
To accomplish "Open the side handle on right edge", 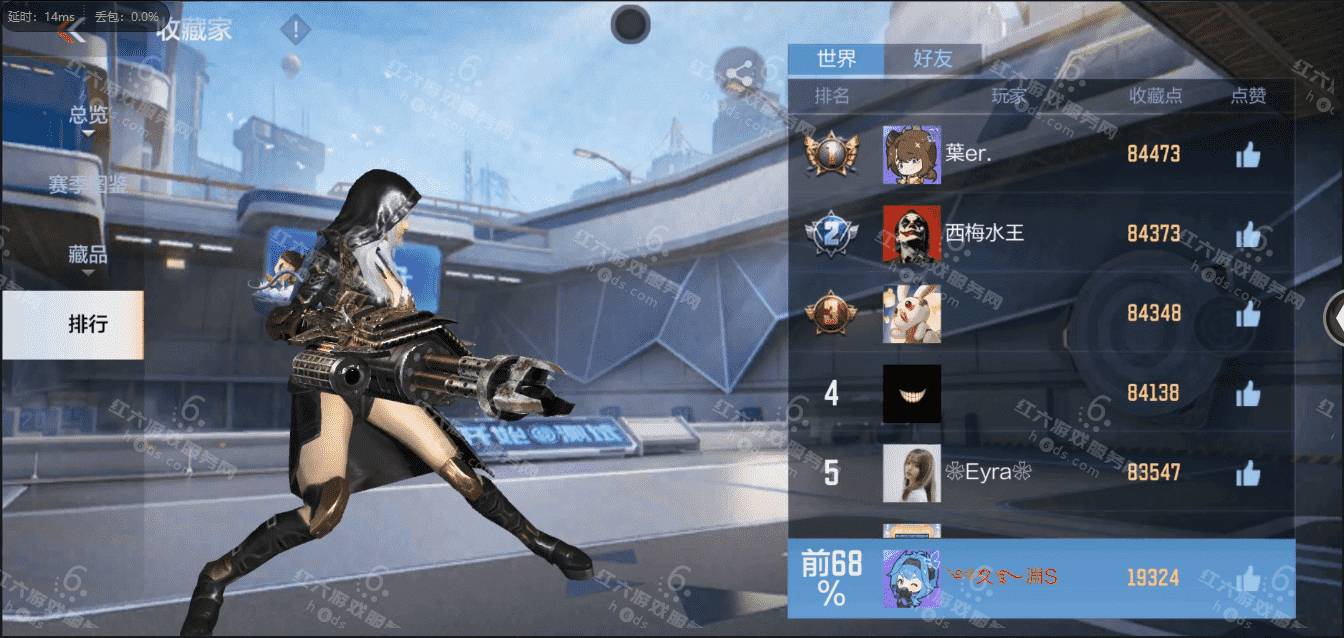I will click(1334, 318).
